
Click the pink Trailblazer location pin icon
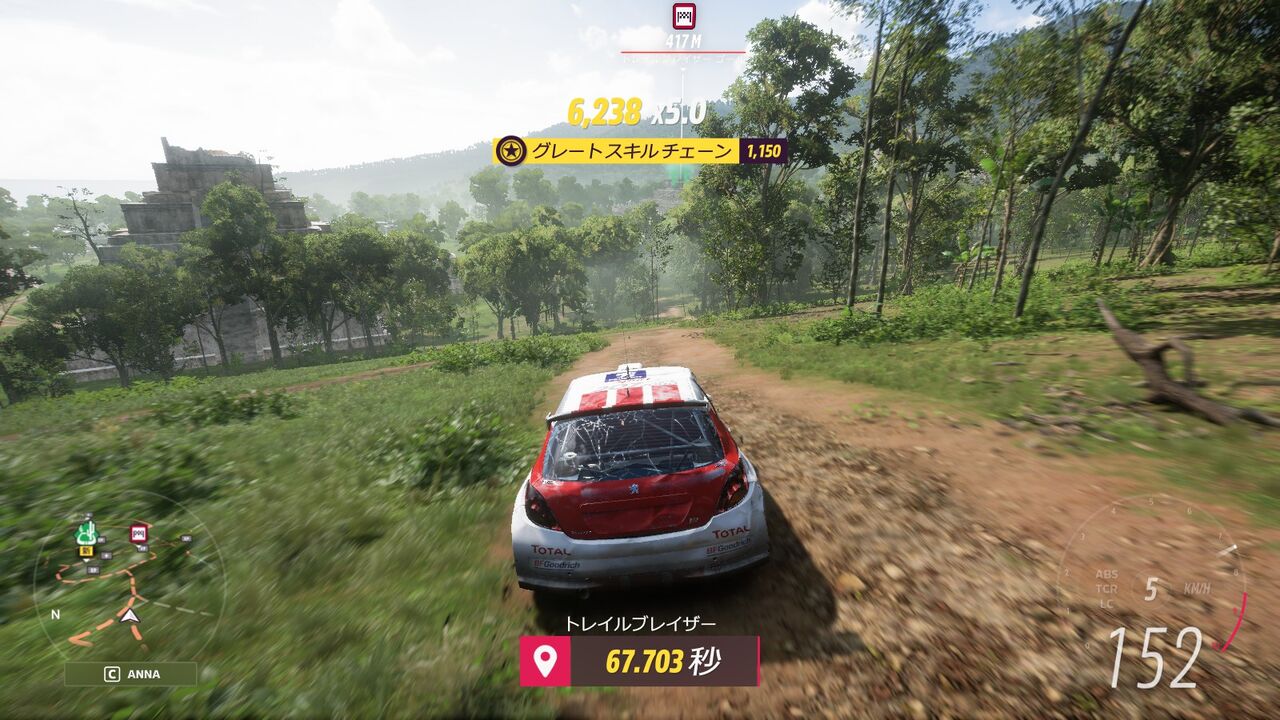(545, 661)
